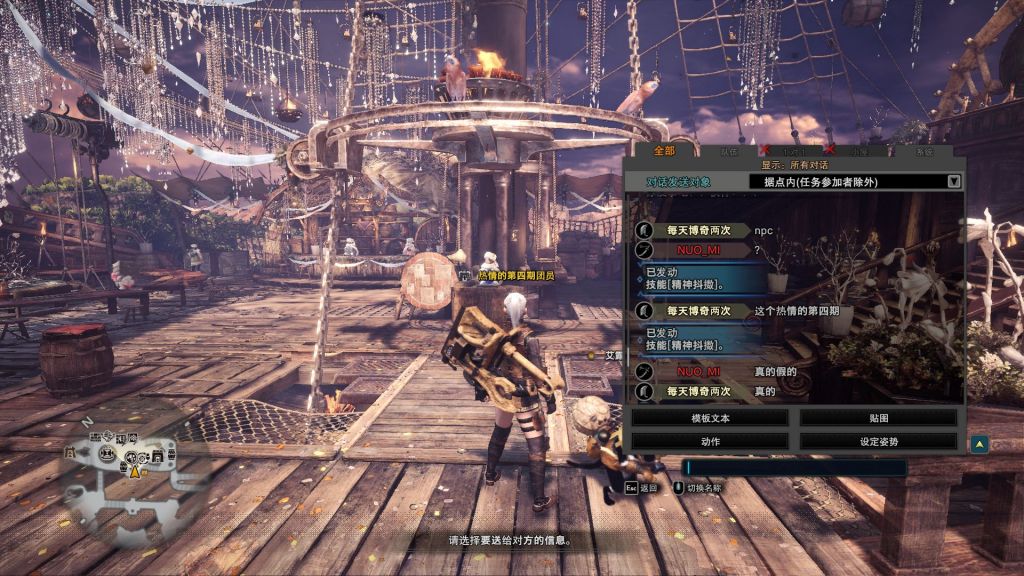Image resolution: width=1024 pixels, height=576 pixels.
Task: Open the 动作 gestures button
Action: pos(710,440)
